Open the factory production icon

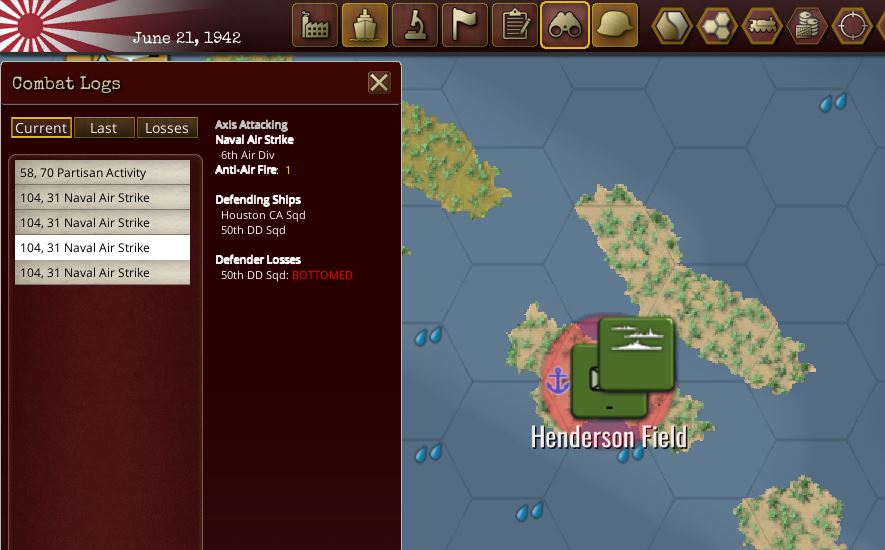coord(315,25)
